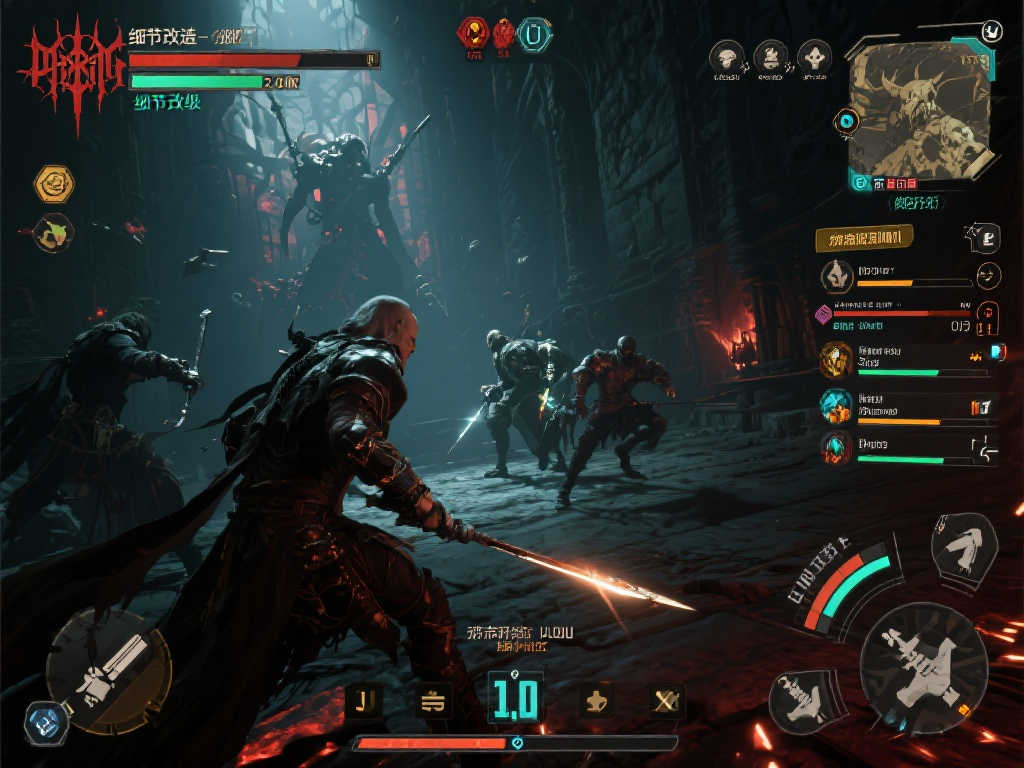Click the red hexagon status icon
The image size is (1024, 768).
point(472,33)
